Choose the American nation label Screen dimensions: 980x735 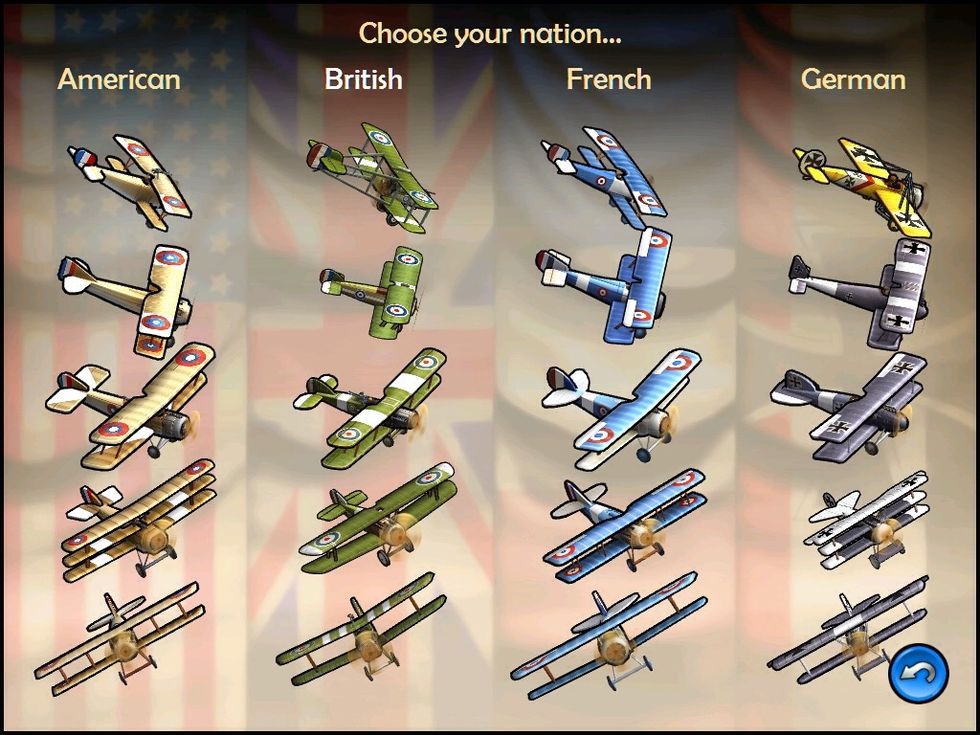click(119, 80)
